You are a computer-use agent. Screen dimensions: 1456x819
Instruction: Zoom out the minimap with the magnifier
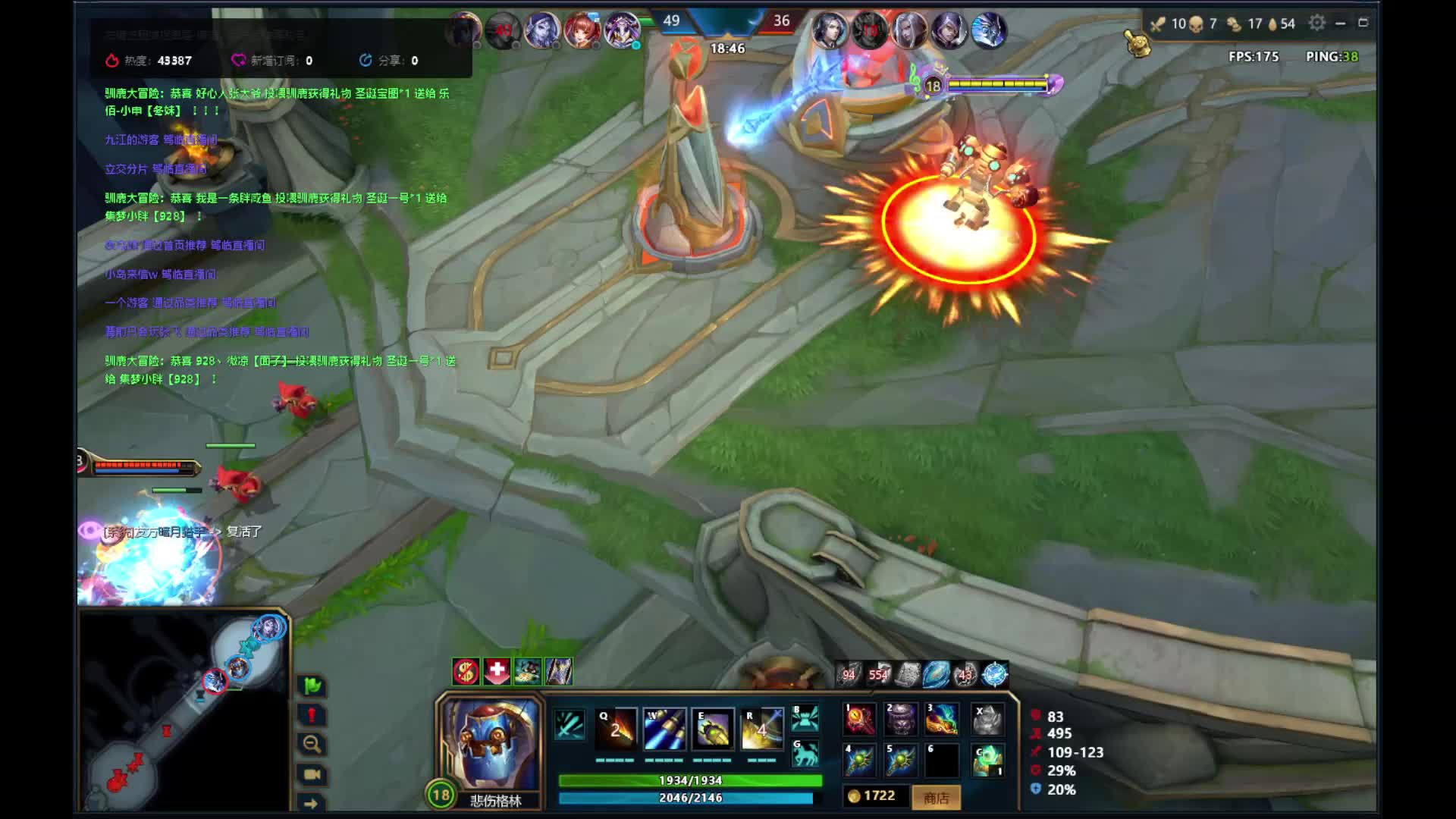point(312,744)
